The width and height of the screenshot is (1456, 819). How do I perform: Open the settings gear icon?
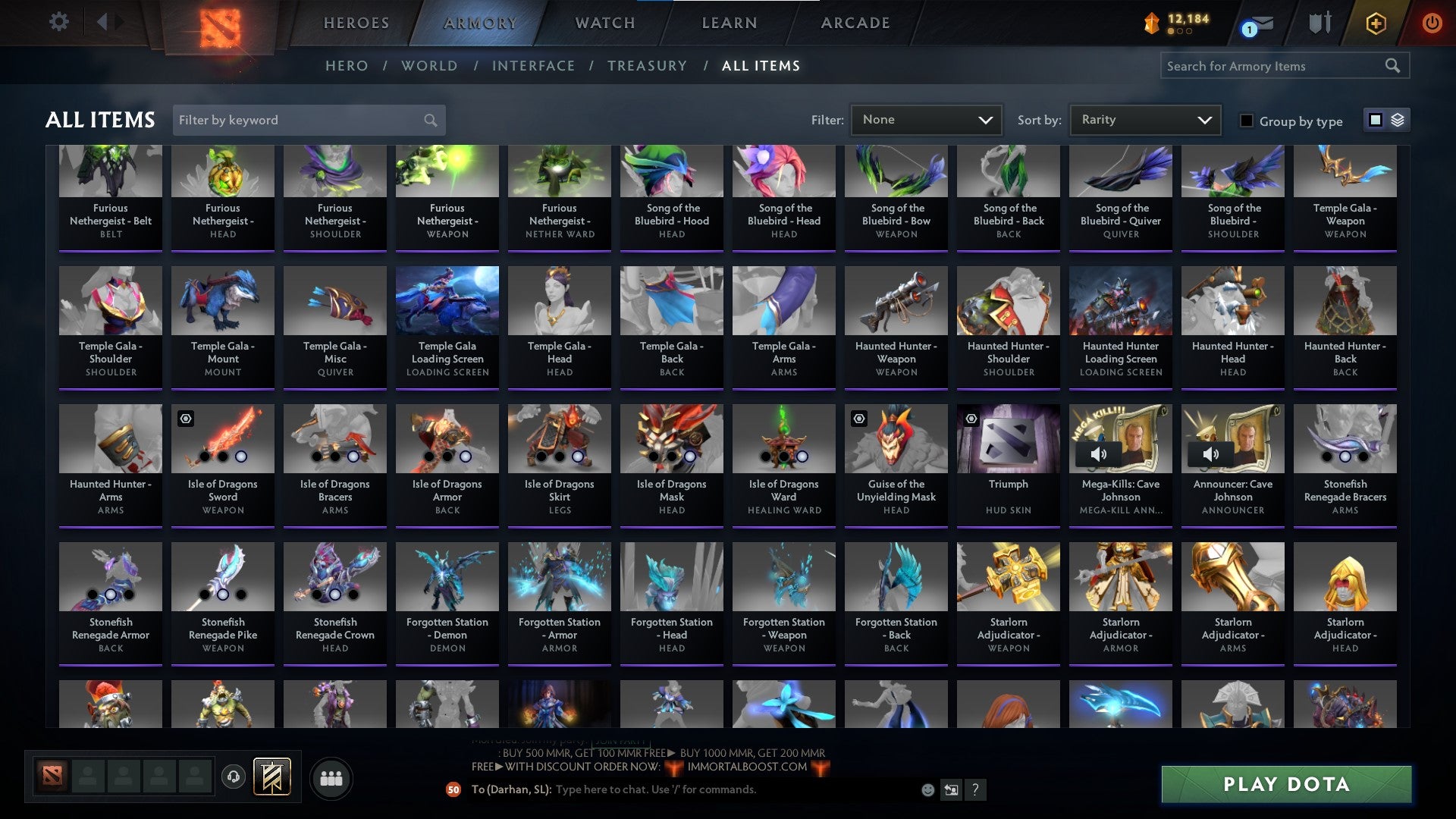click(x=58, y=22)
